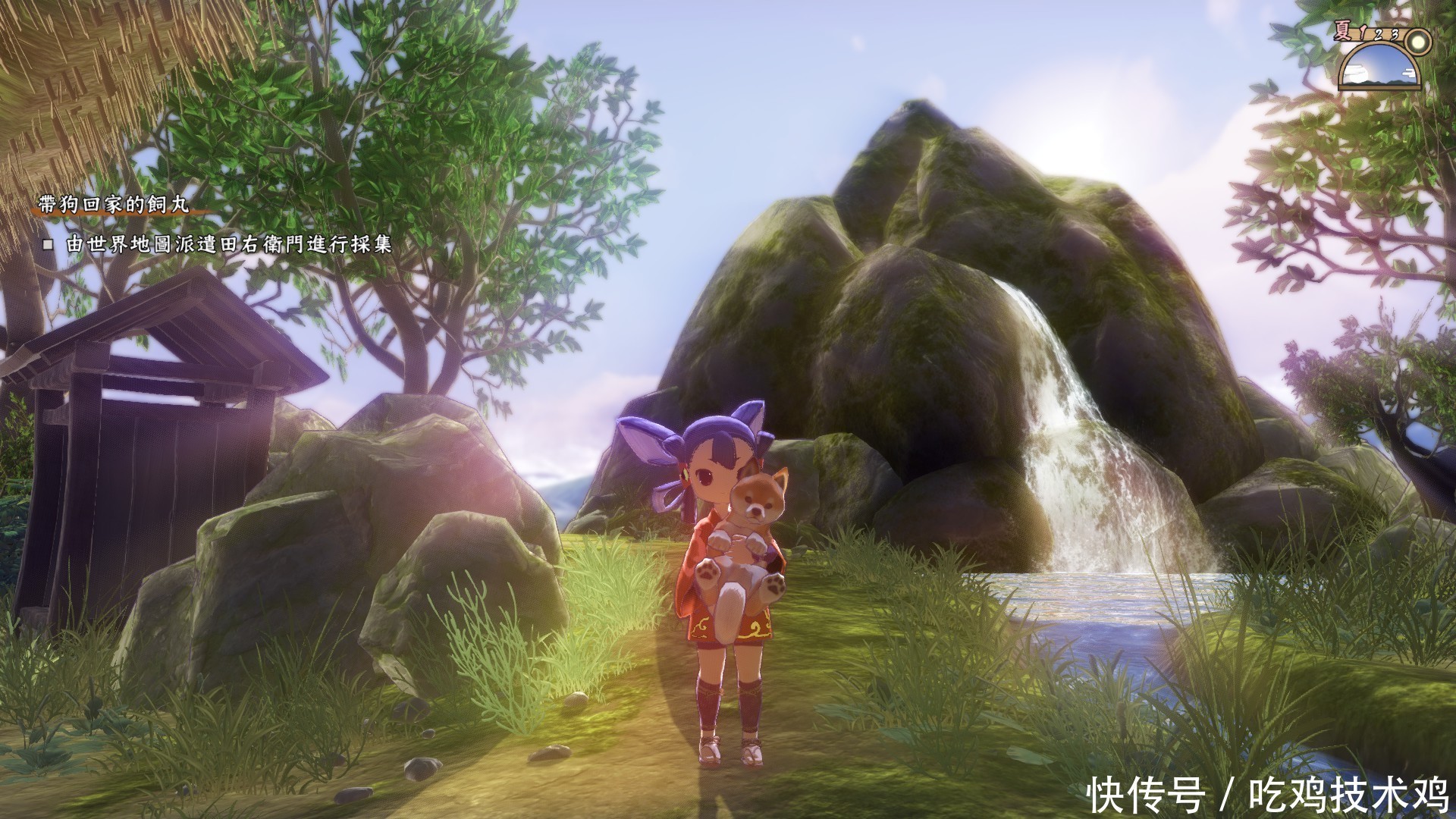This screenshot has height=819, width=1456.
Task: Select day number 2 on the calendar bar
Action: tap(1379, 36)
